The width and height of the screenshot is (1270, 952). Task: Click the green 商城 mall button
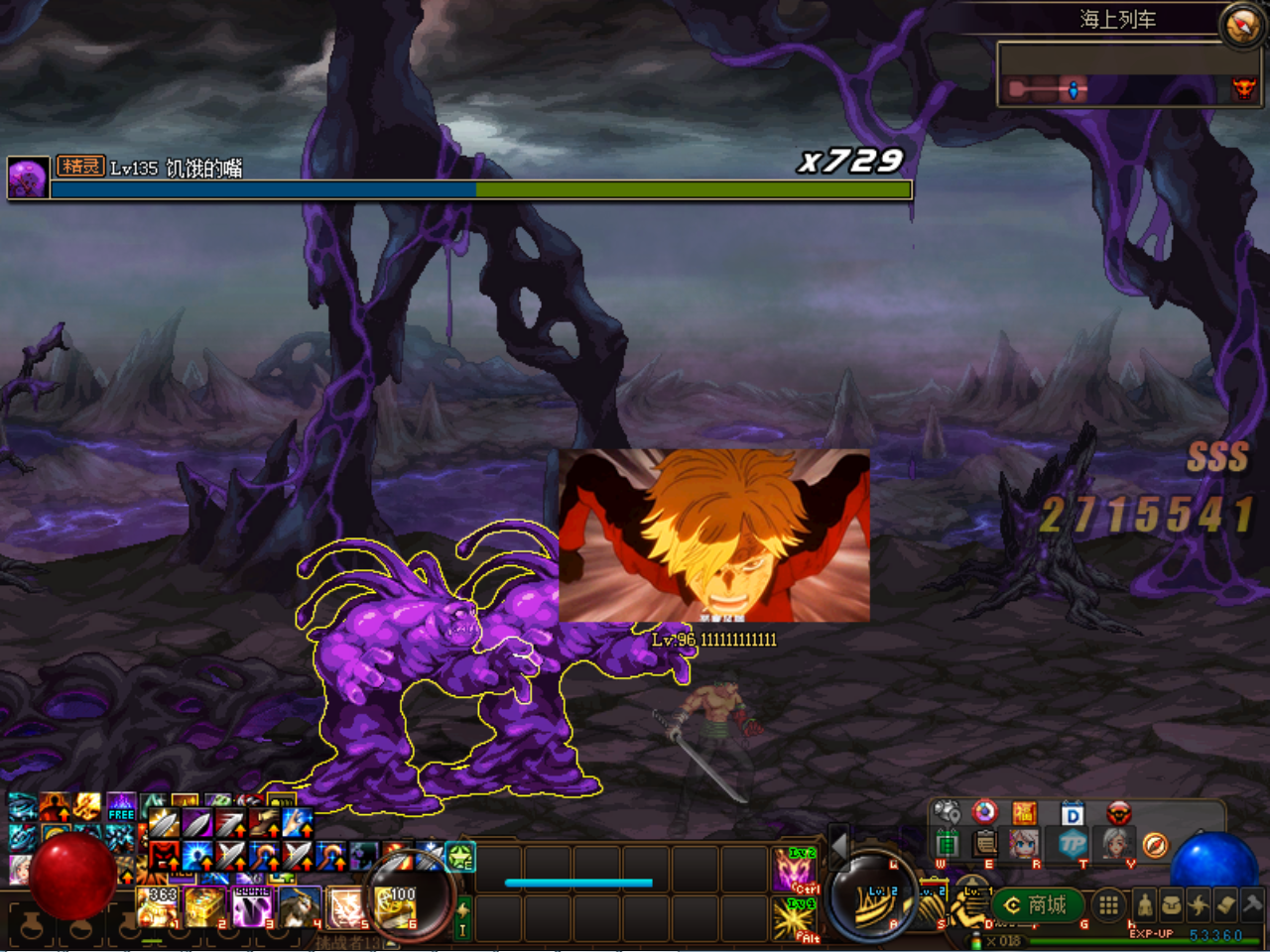pos(1037,903)
